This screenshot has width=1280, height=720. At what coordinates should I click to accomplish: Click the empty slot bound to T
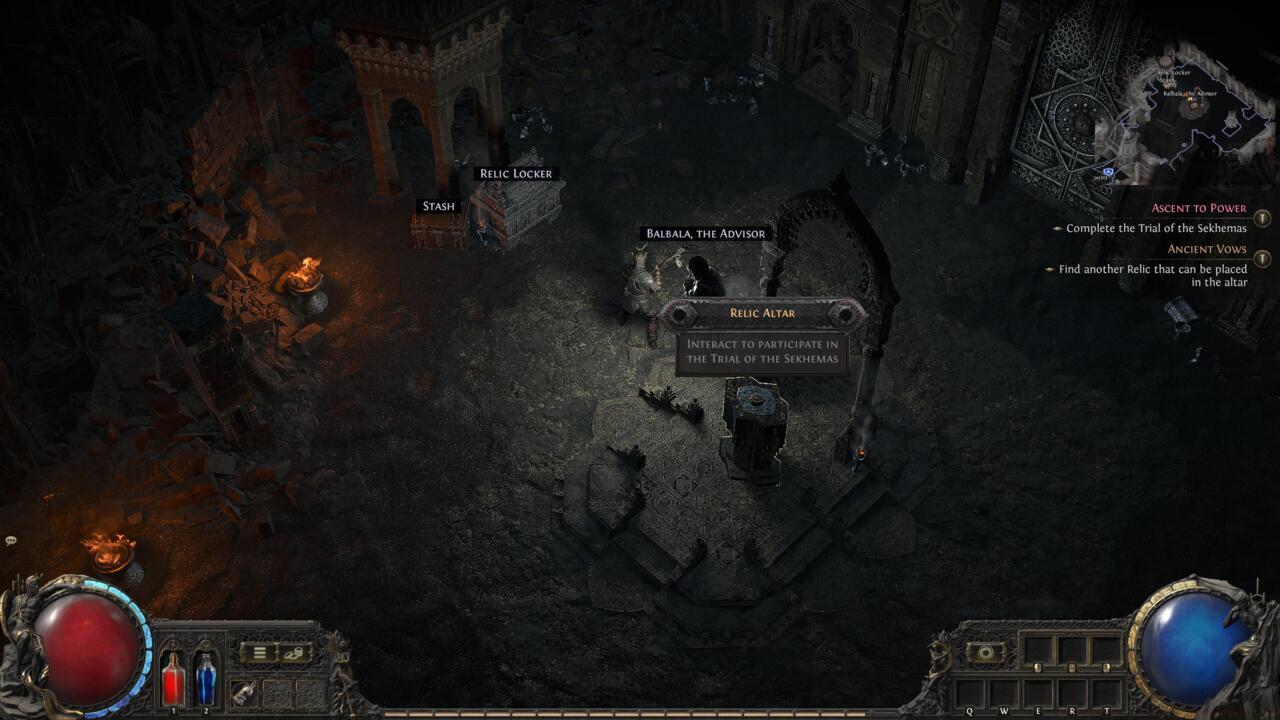coord(1107,692)
